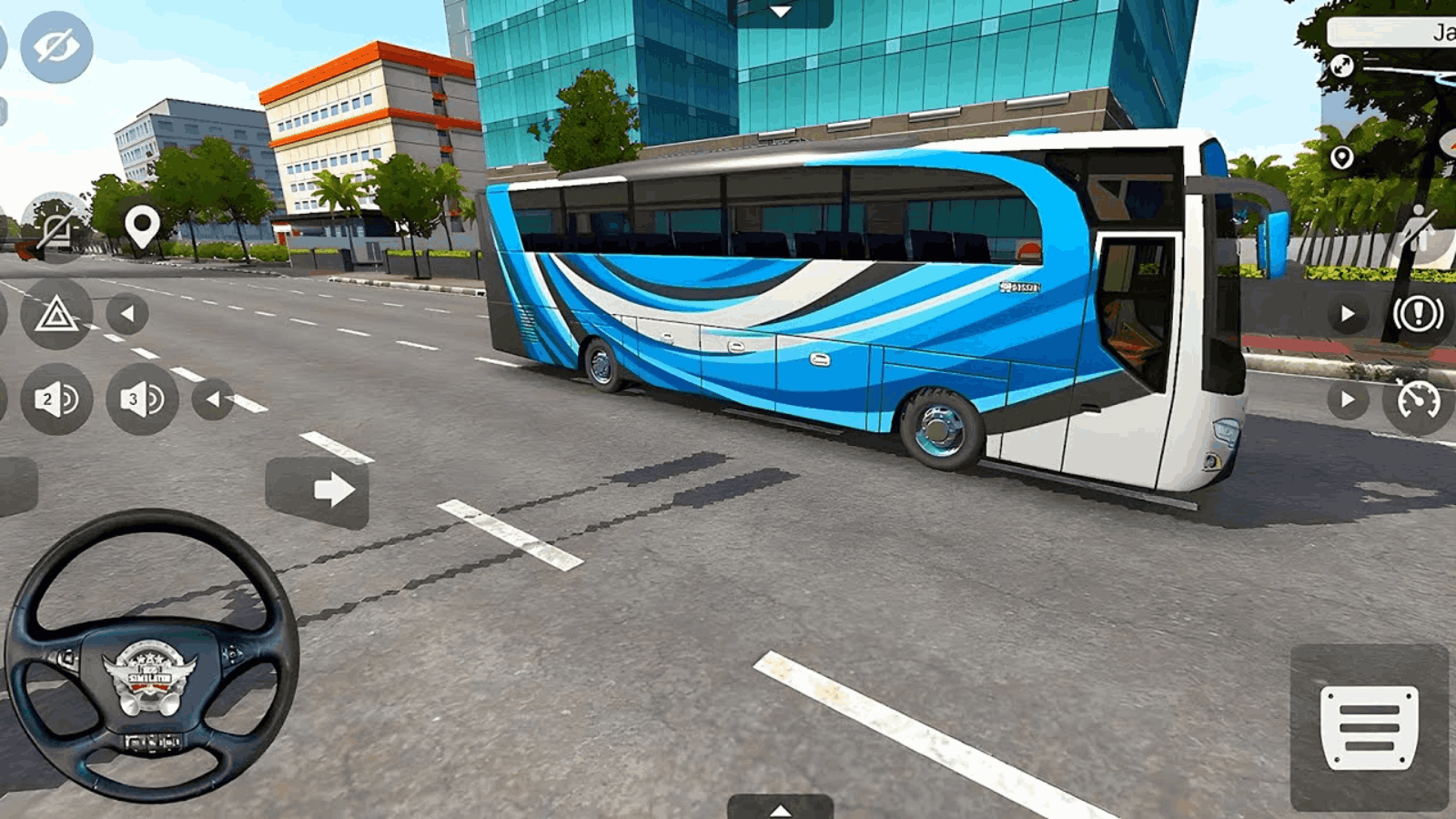The width and height of the screenshot is (1456, 819).
Task: Enable the right turn signal
Action: click(x=1347, y=316)
